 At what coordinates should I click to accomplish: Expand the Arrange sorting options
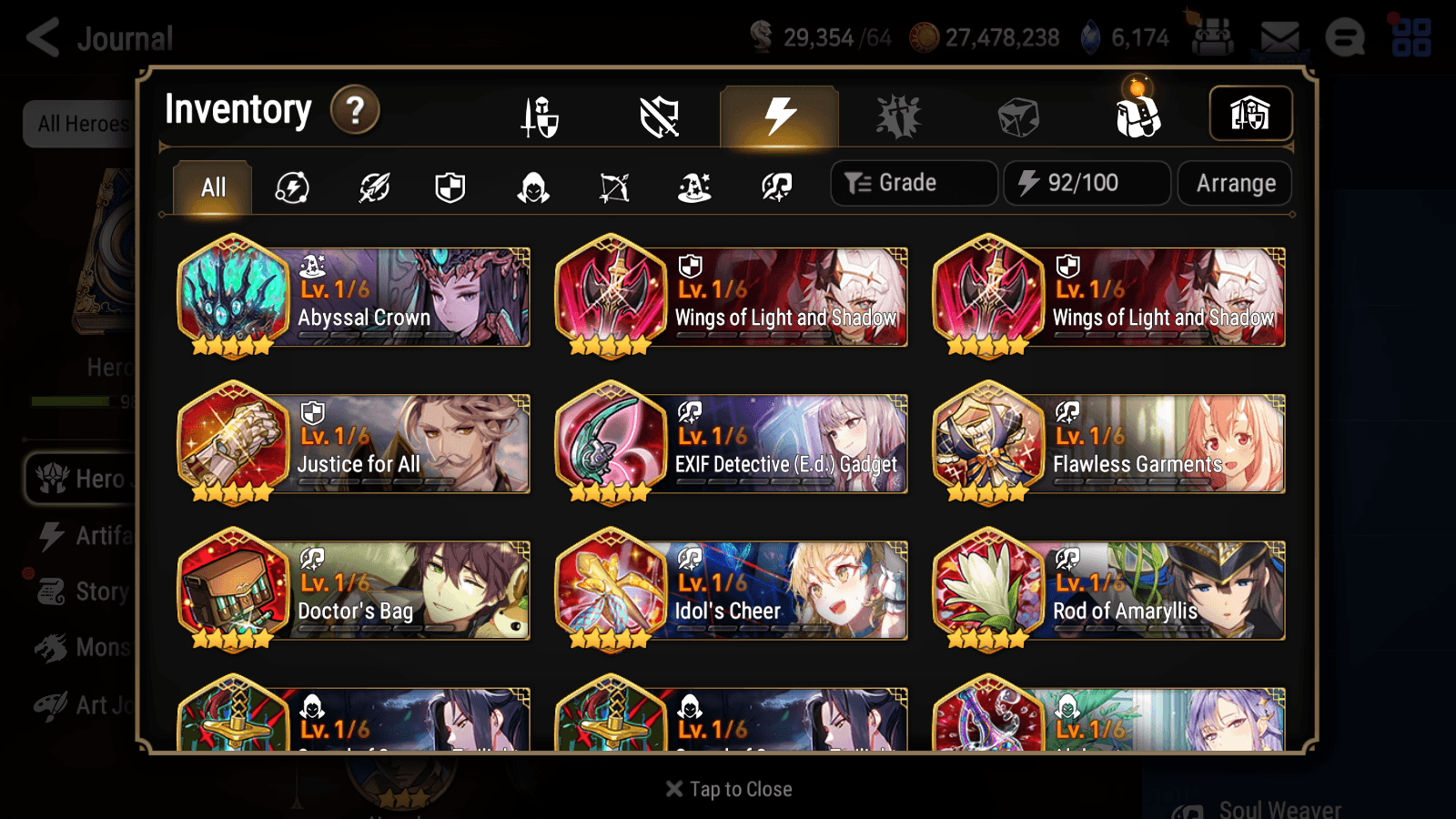pyautogui.click(x=1234, y=183)
